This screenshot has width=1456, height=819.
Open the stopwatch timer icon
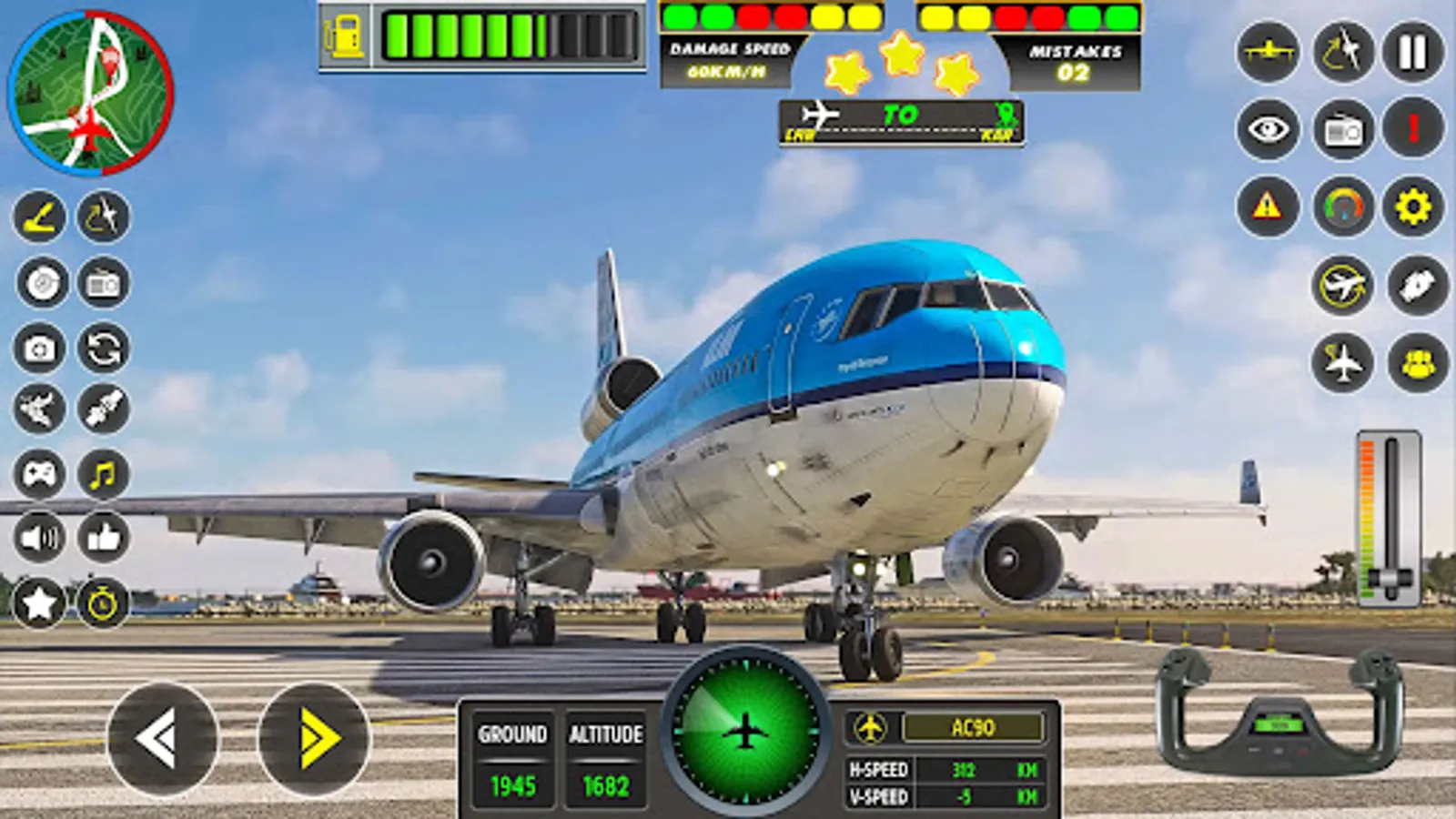pyautogui.click(x=103, y=601)
